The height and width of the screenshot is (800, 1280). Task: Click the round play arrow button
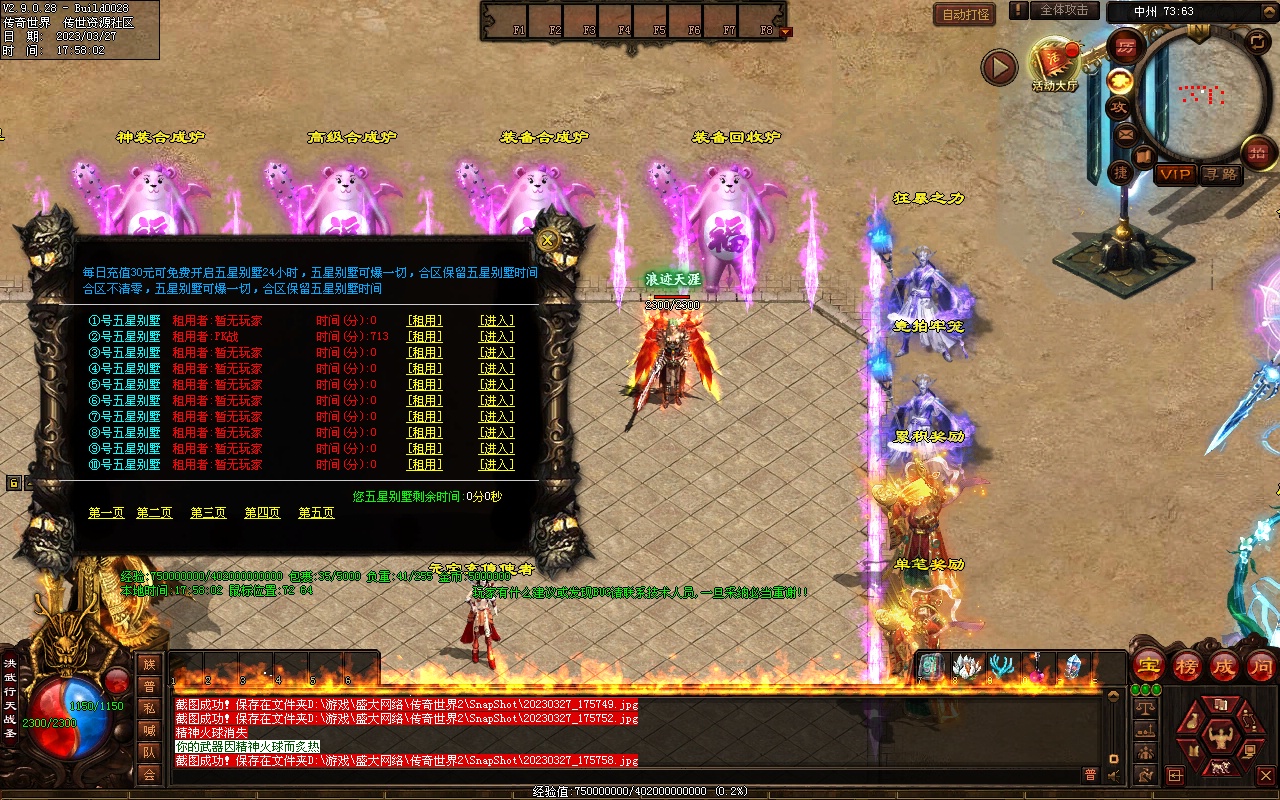(998, 67)
